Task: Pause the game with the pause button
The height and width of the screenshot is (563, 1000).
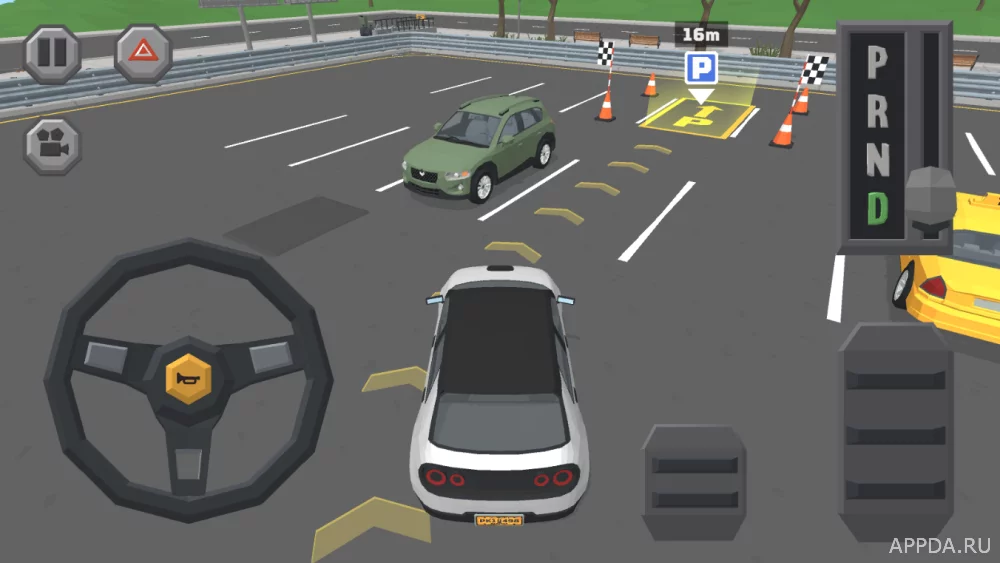Action: (x=52, y=54)
